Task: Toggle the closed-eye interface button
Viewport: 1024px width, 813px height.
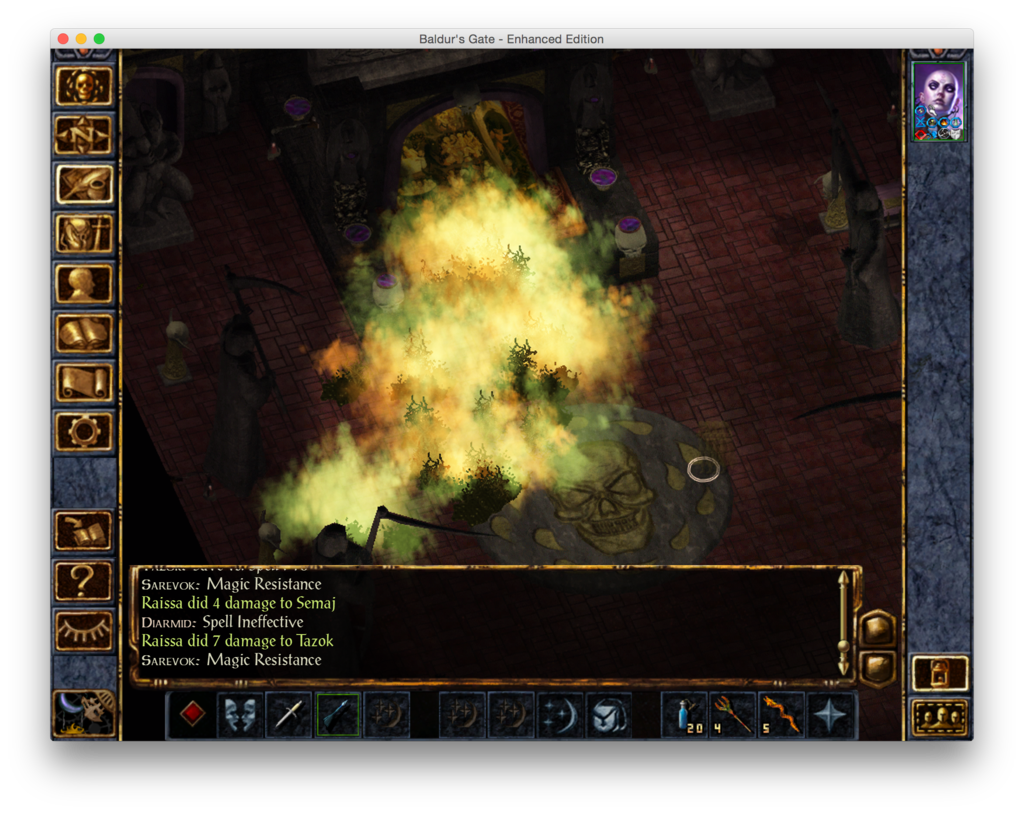Action: 84,630
